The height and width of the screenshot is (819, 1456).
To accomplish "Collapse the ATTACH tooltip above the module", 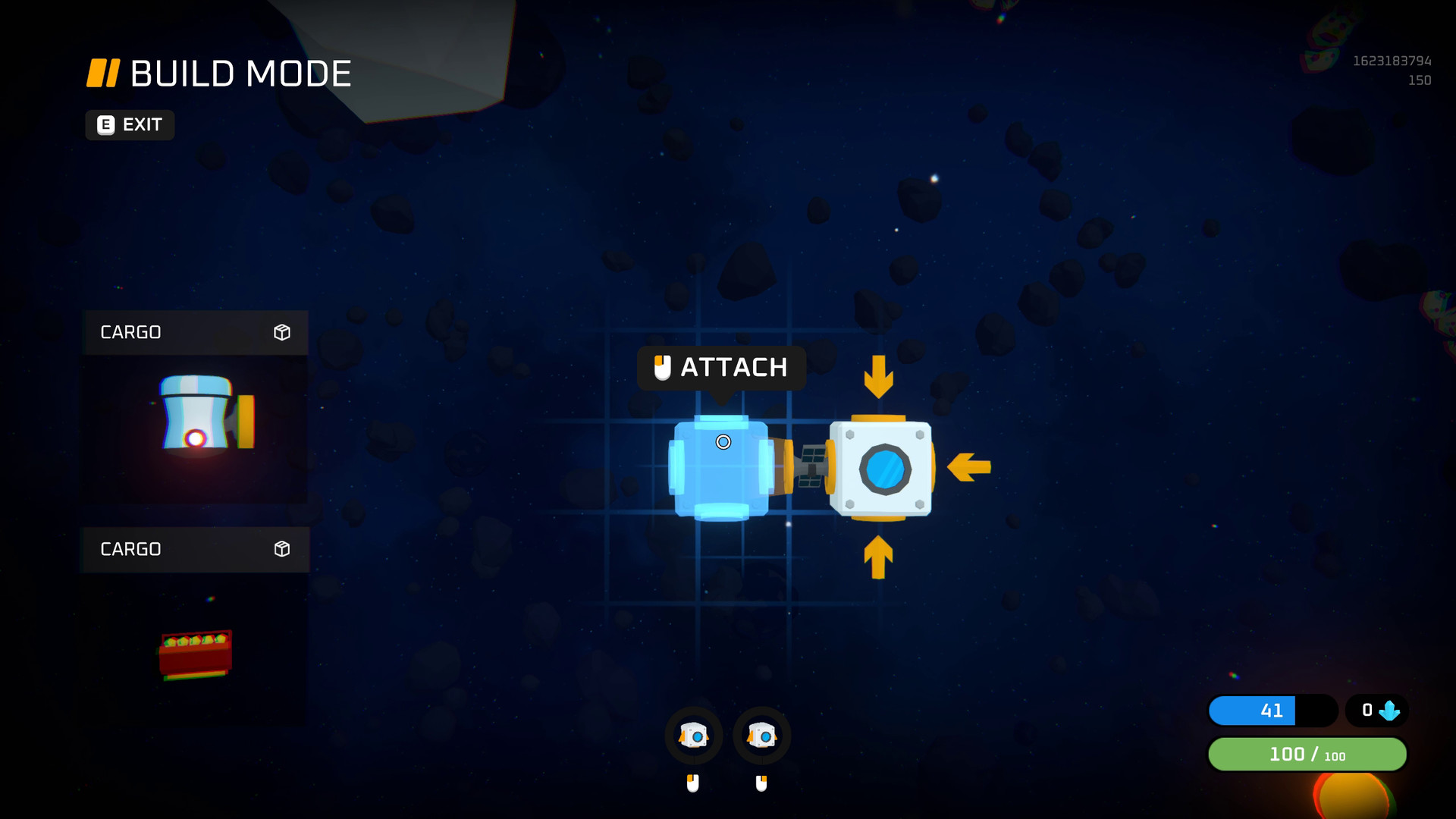I will pos(720,368).
